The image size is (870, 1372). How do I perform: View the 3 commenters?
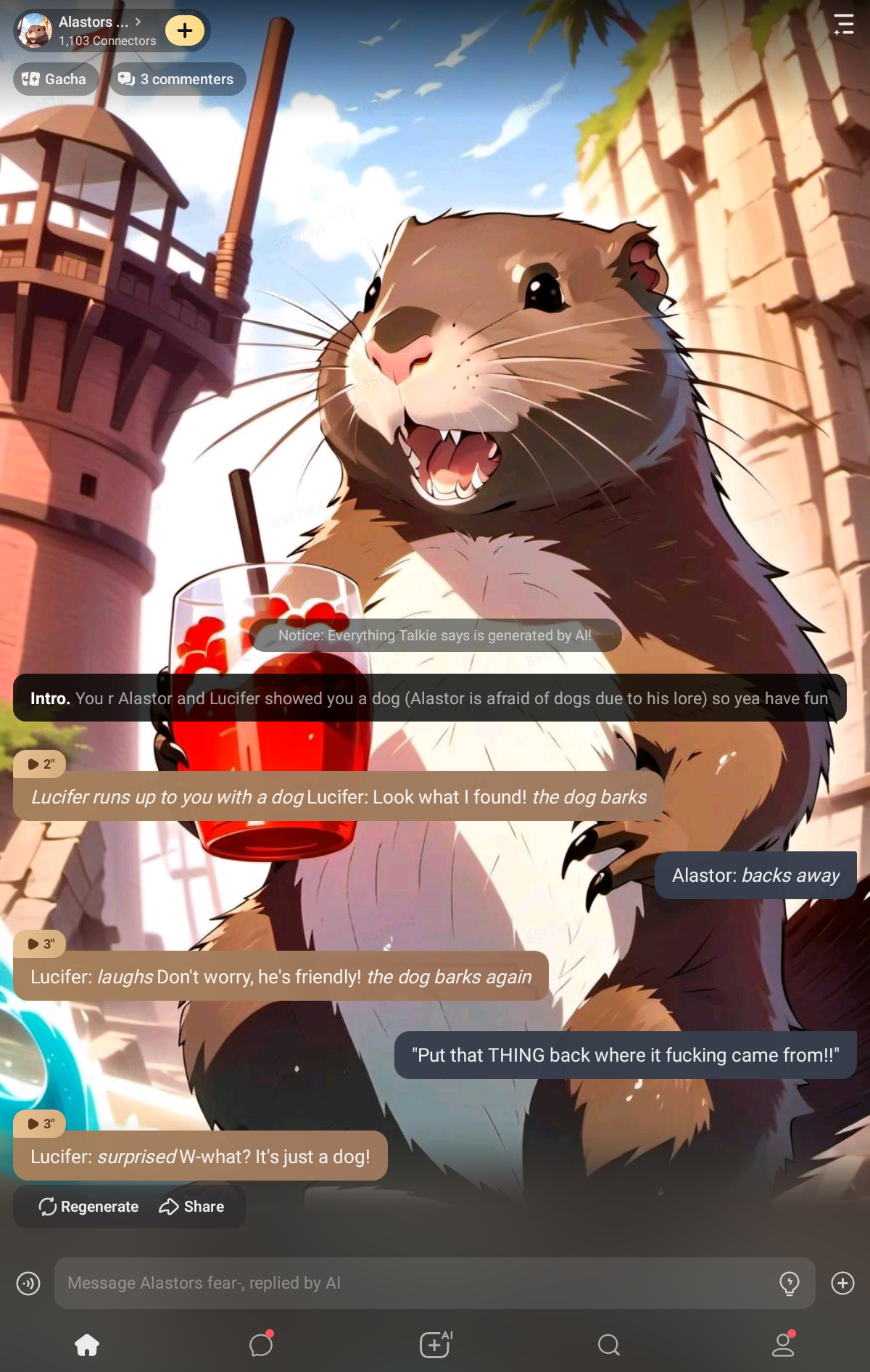(x=177, y=79)
